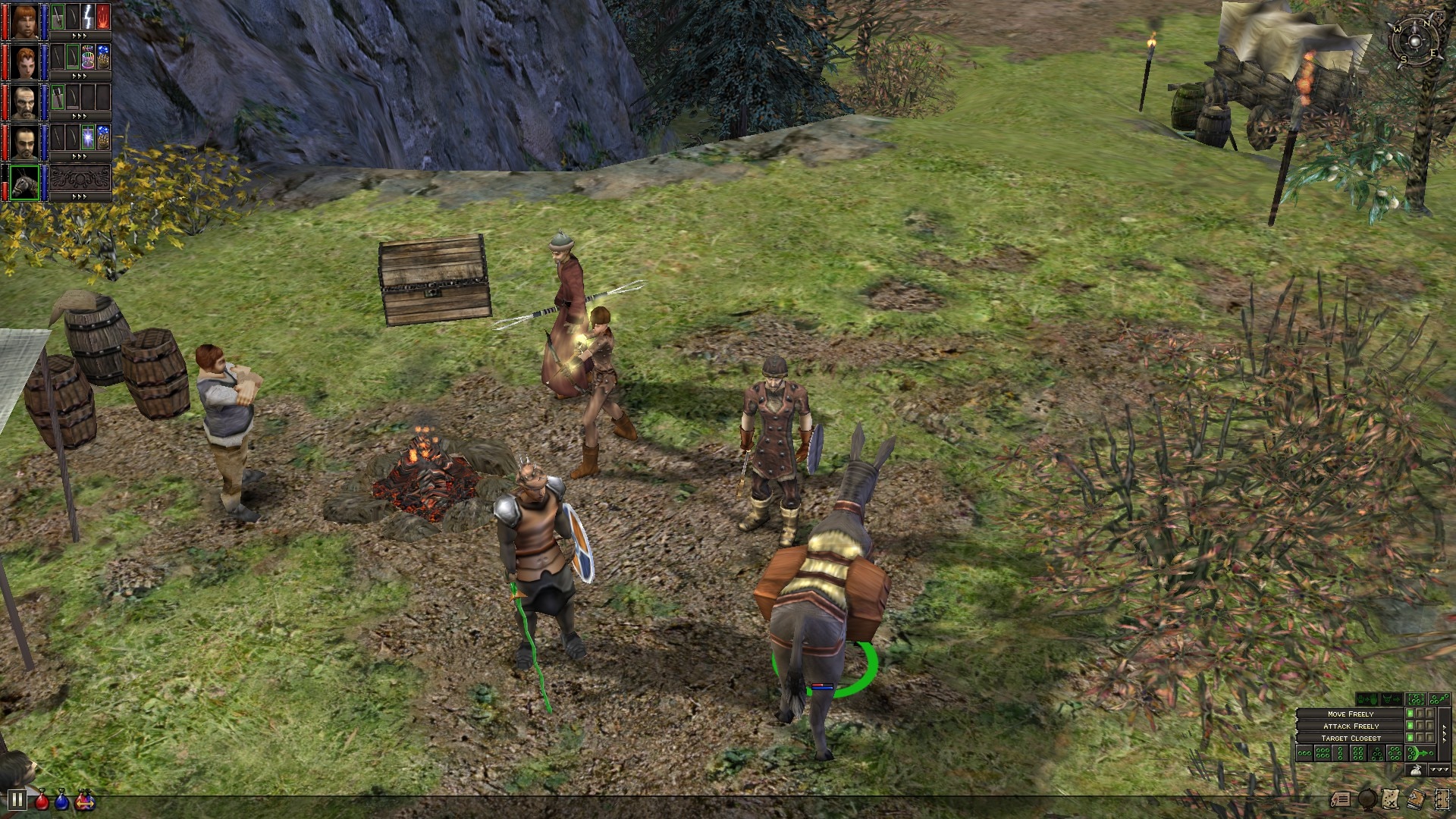
Task: Click the Target Closest order button
Action: [x=1351, y=738]
